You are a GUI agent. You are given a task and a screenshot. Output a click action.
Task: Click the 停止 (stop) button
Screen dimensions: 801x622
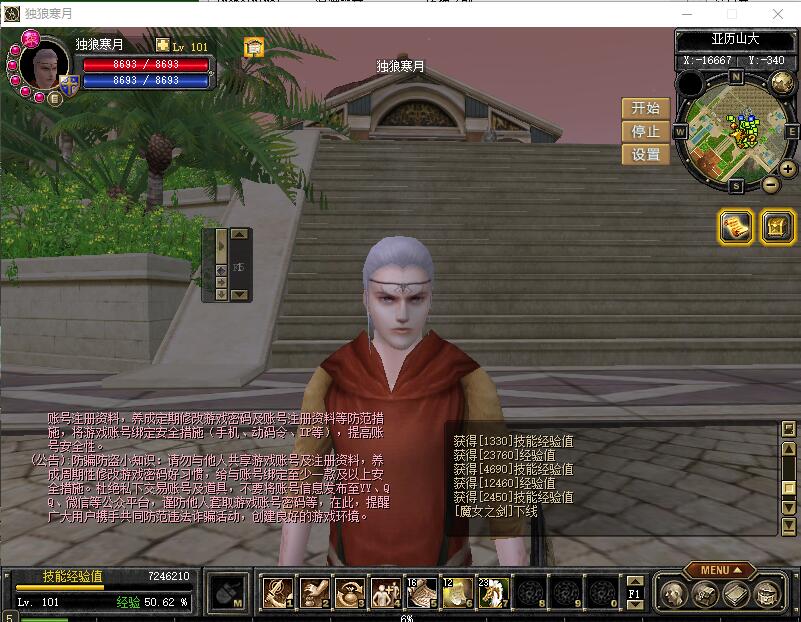(646, 131)
